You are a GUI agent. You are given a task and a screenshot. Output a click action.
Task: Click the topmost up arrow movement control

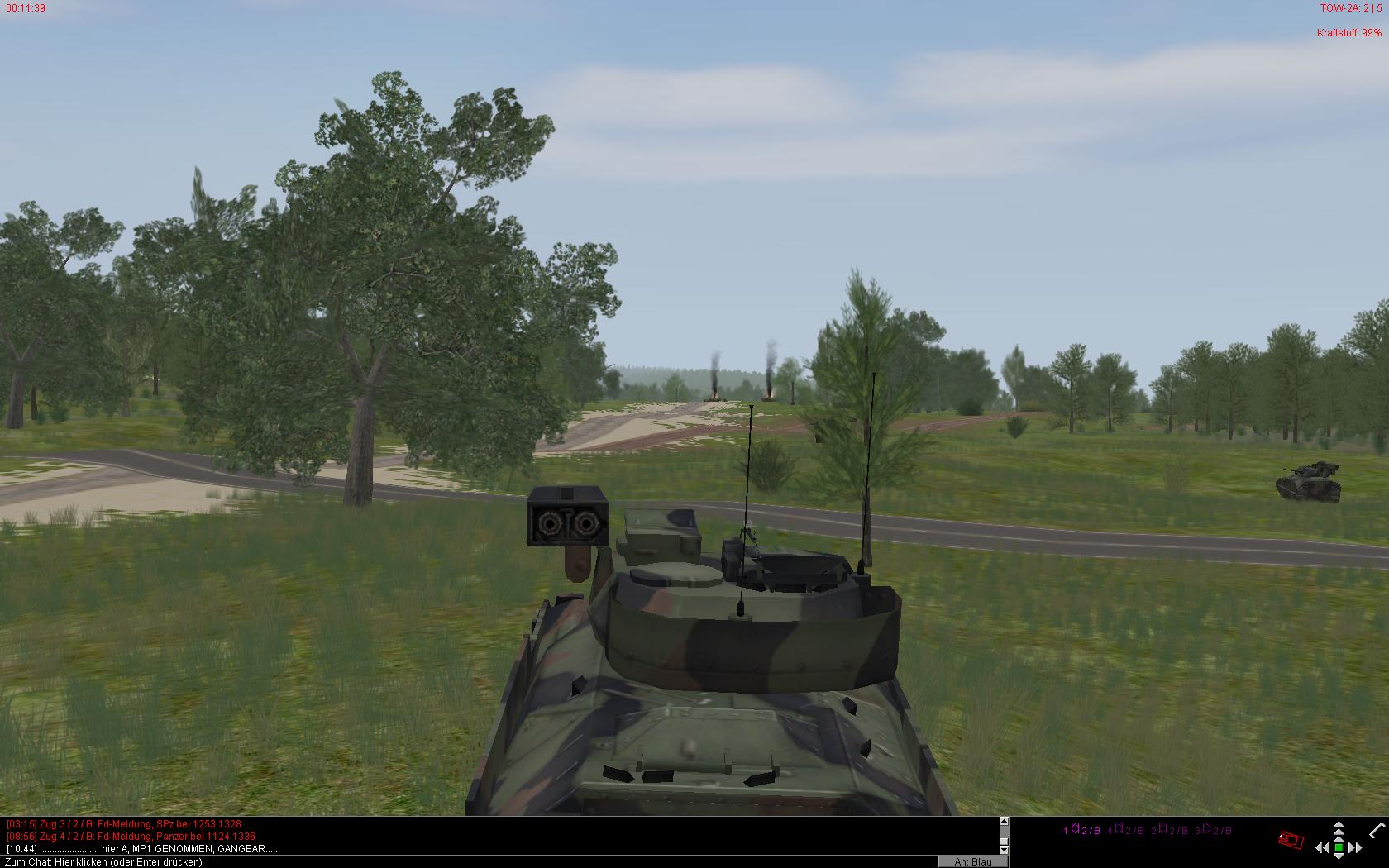[1339, 825]
